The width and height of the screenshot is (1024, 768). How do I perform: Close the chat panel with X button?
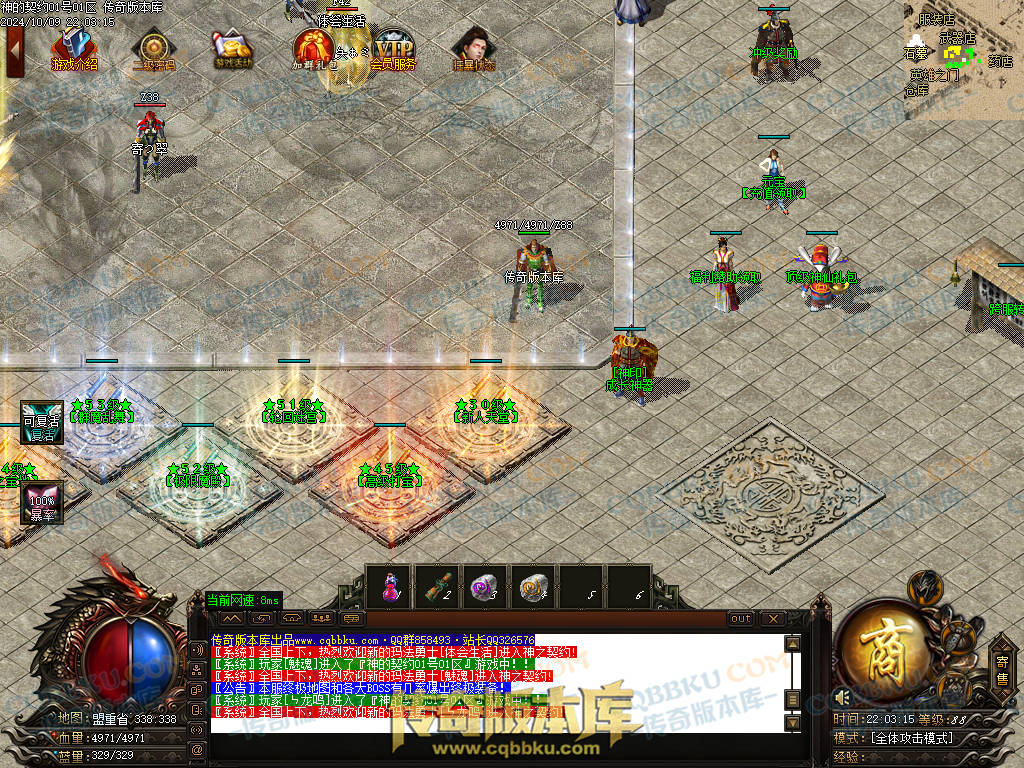coord(772,619)
